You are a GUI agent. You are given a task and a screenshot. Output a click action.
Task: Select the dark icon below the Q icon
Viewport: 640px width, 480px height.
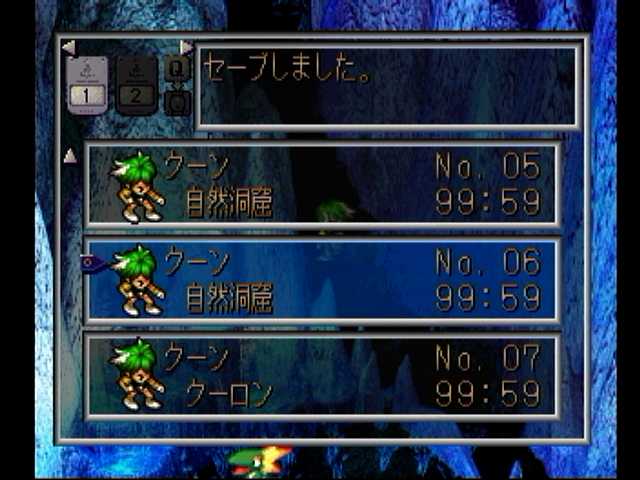click(x=178, y=102)
